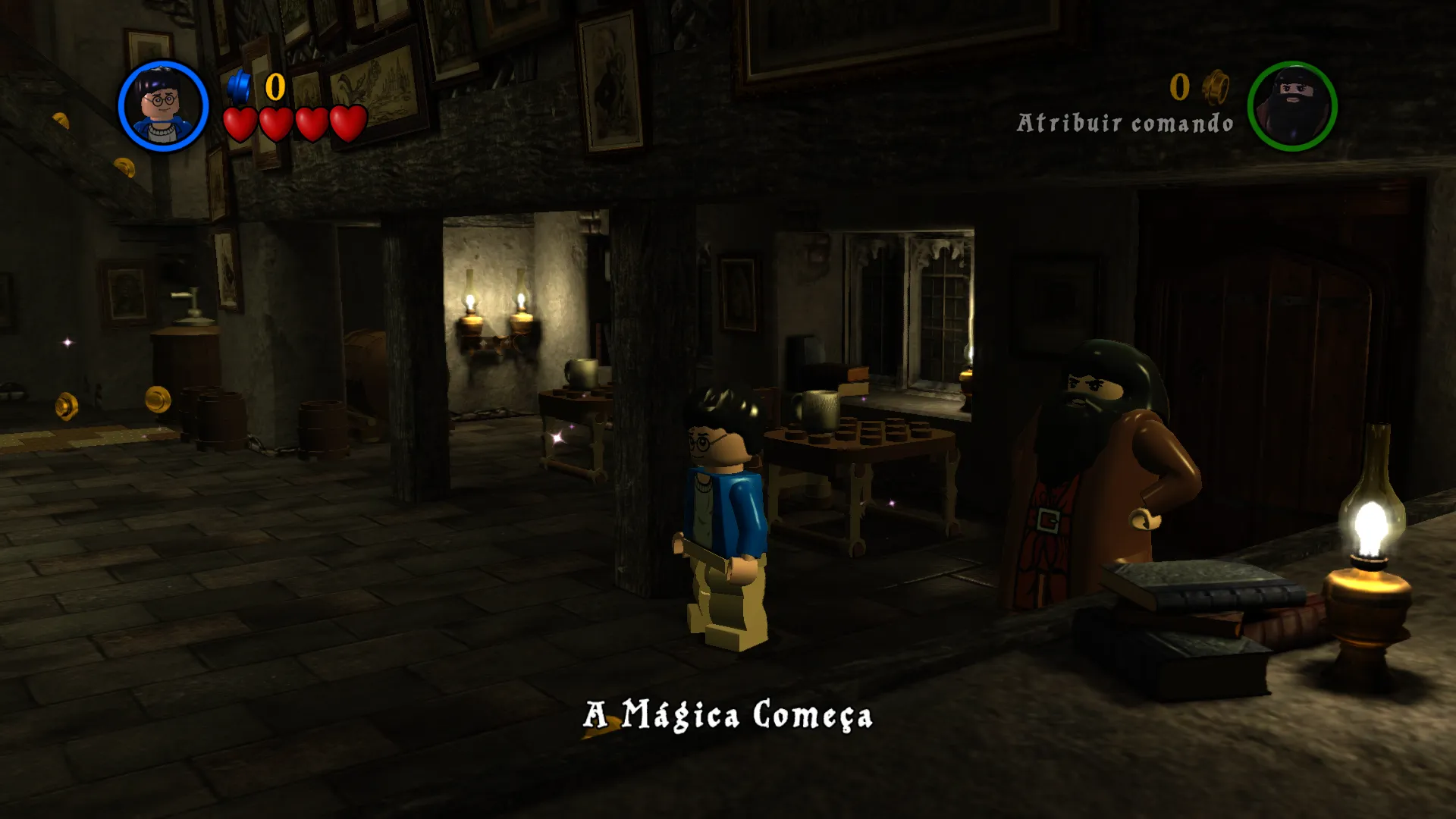Screen dimensions: 1456x819
Task: Choose the "Atribuir comando" prompt
Action: pyautogui.click(x=1125, y=123)
